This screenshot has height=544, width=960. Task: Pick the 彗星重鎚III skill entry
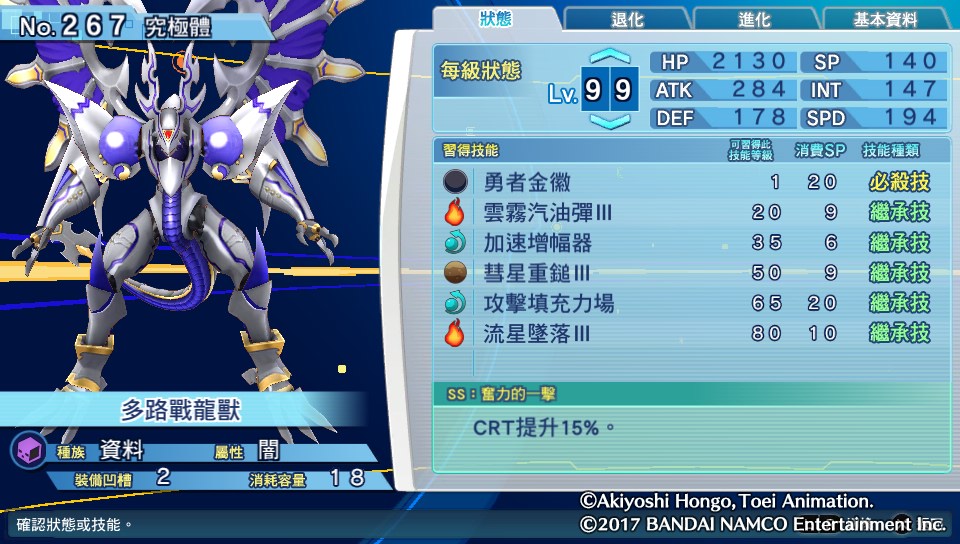pyautogui.click(x=688, y=272)
